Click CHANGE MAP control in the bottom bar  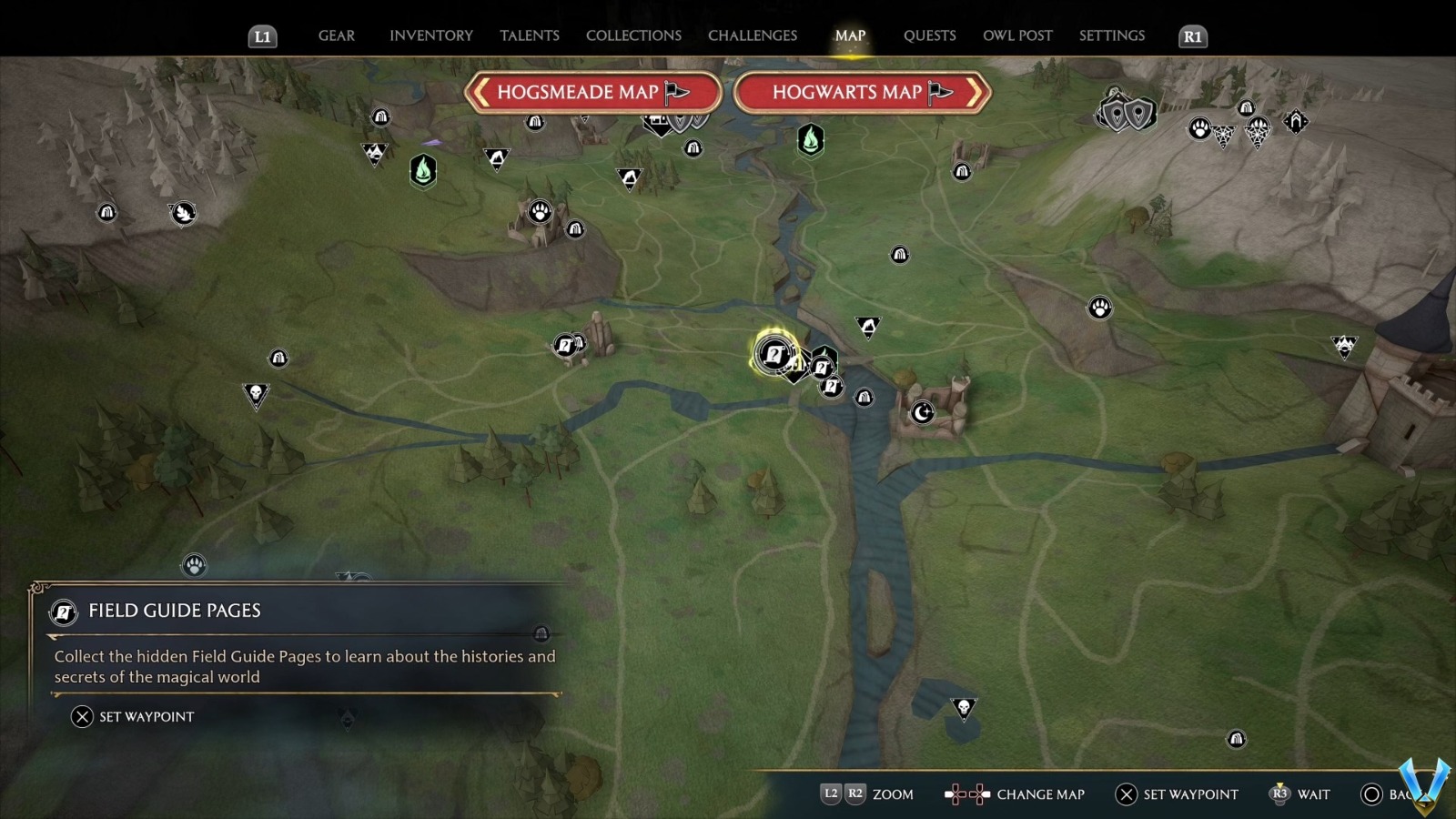(x=1039, y=794)
